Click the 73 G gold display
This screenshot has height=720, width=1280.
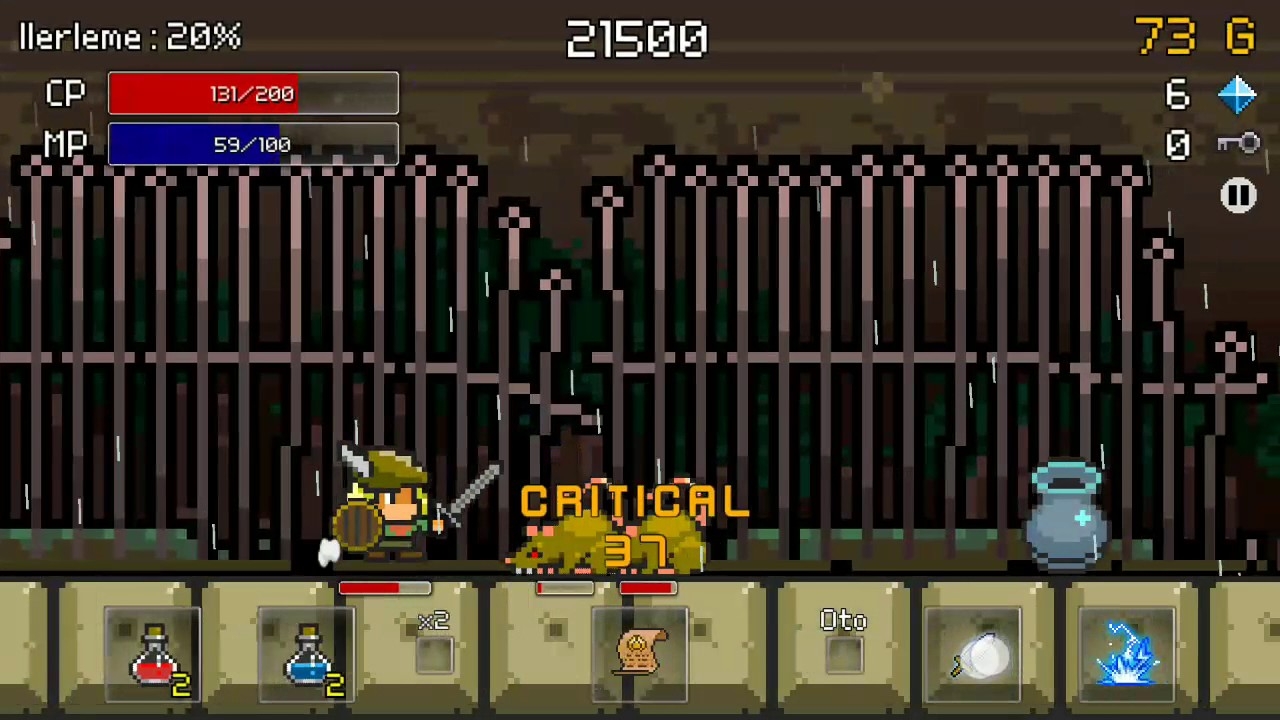[1195, 38]
